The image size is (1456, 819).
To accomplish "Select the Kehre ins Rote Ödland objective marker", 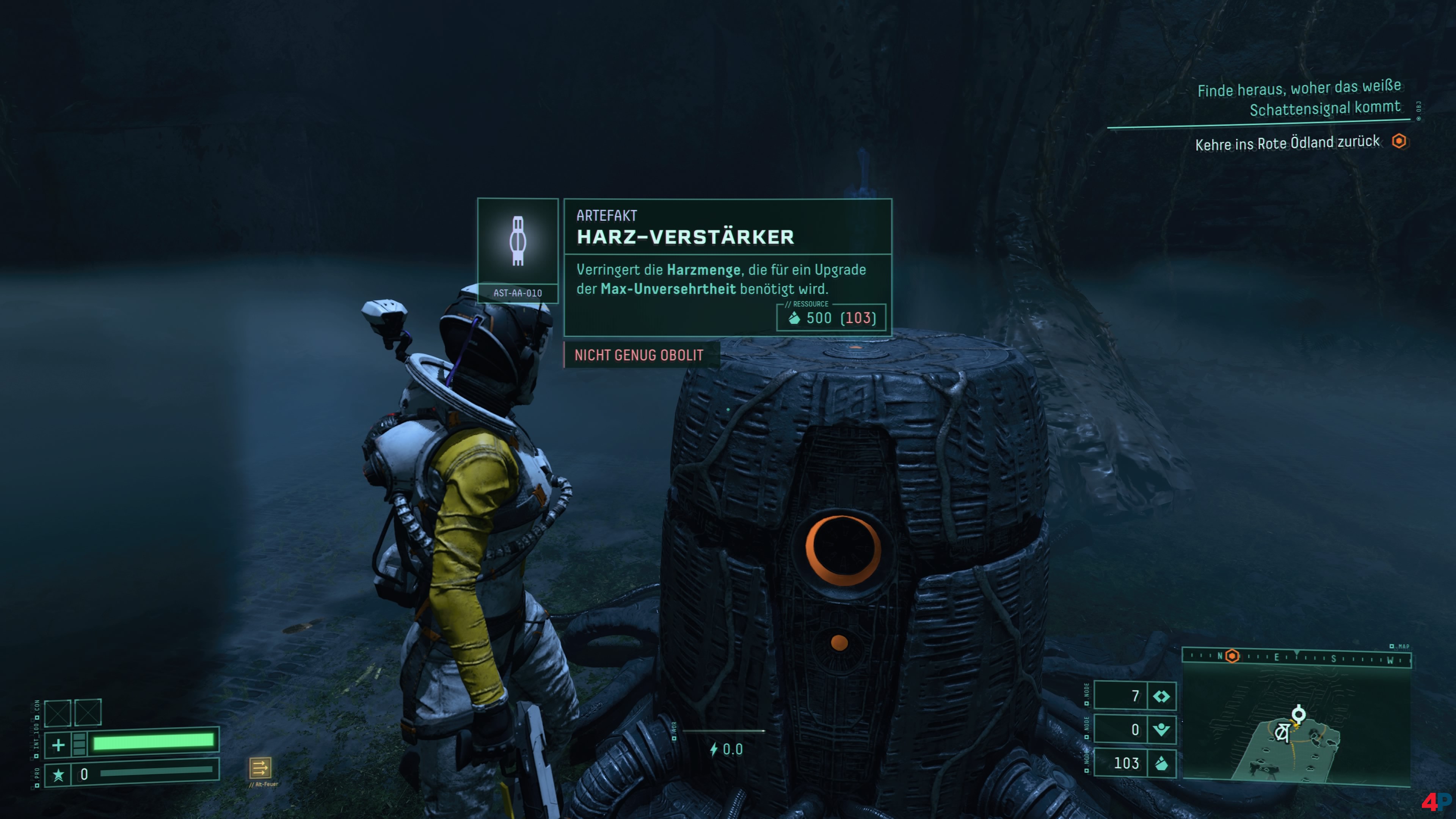I will [1399, 141].
